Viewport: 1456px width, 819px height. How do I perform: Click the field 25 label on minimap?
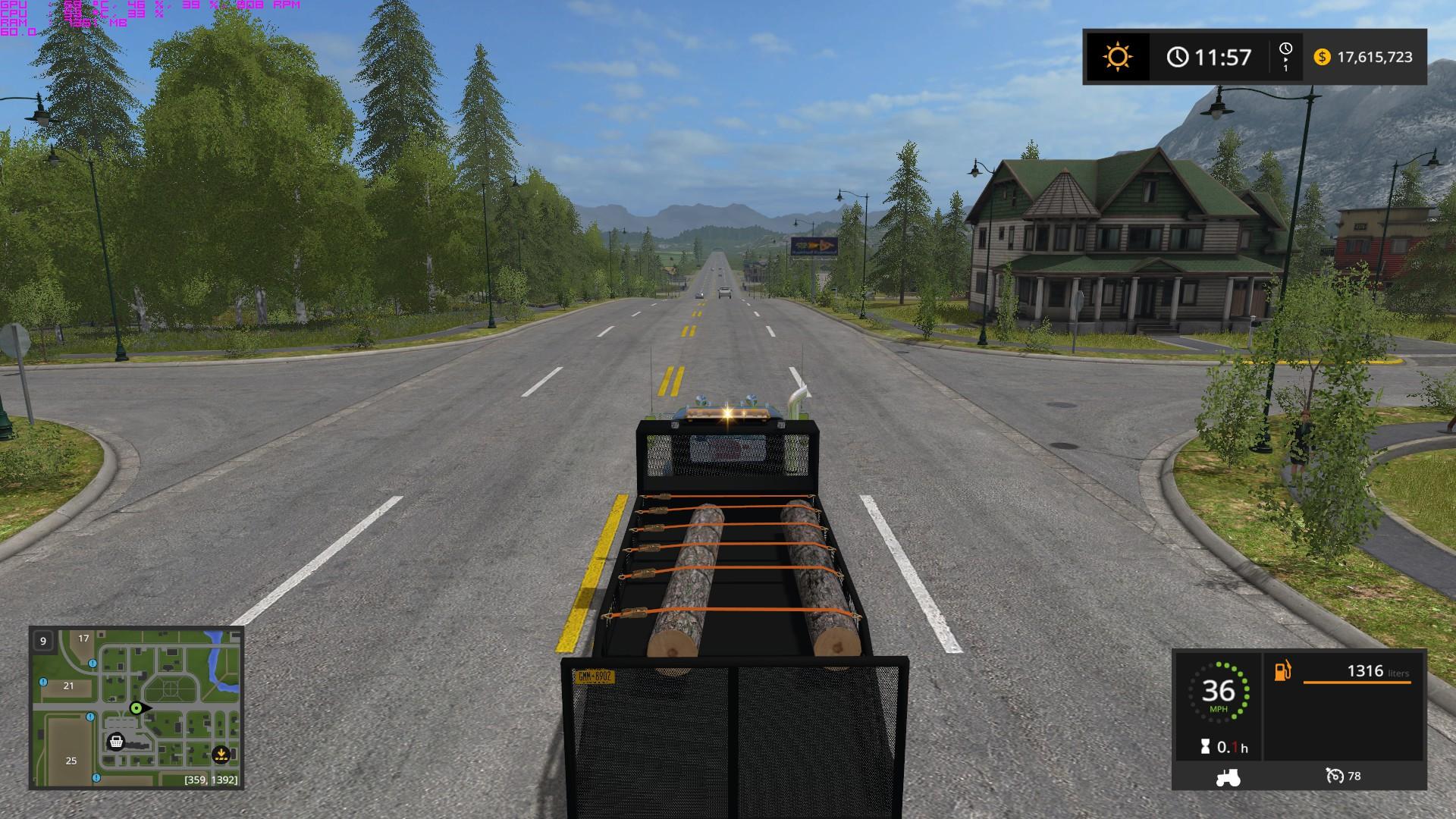coord(71,761)
